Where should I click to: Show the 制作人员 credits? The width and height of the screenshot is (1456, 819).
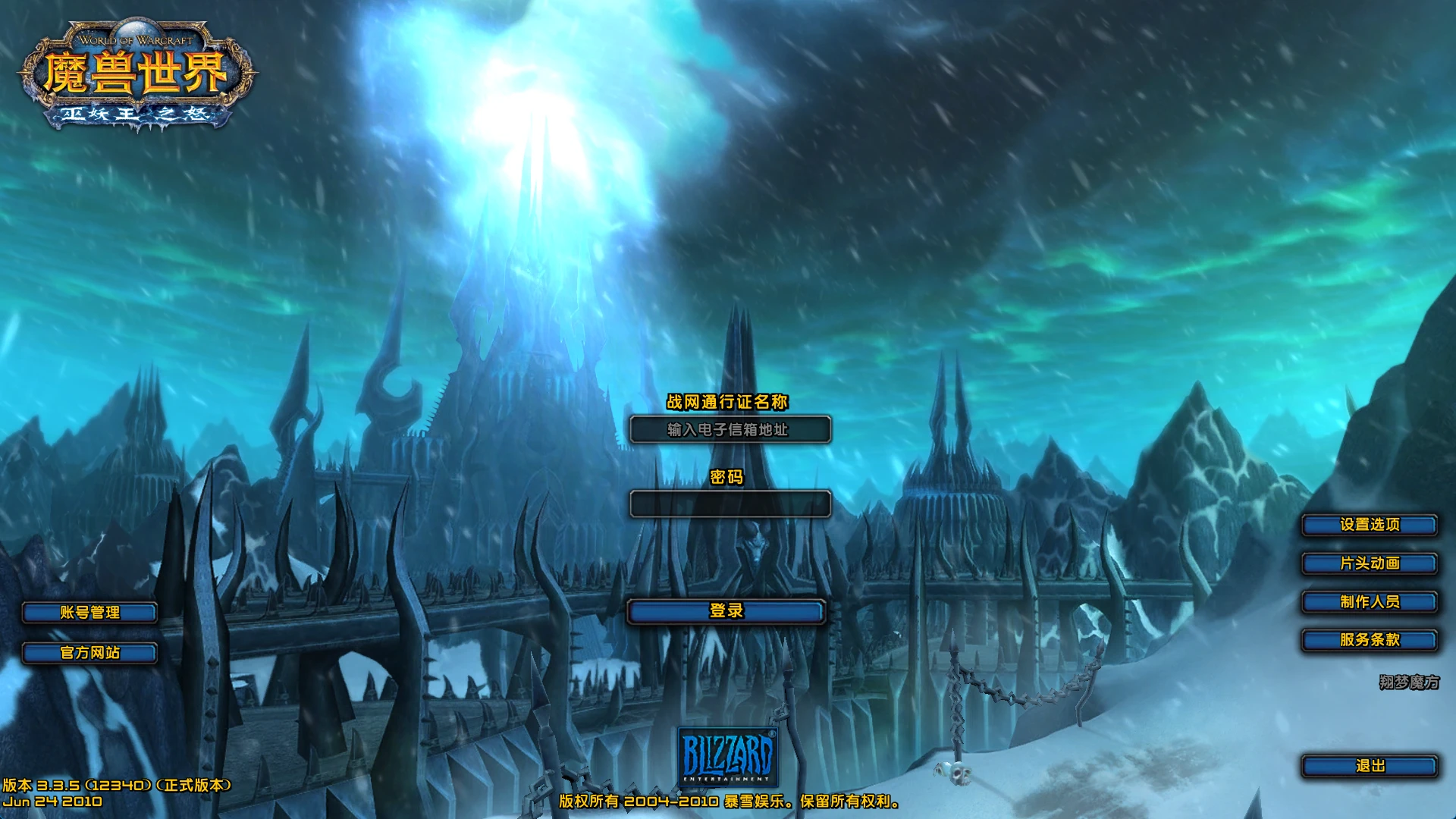click(x=1369, y=602)
